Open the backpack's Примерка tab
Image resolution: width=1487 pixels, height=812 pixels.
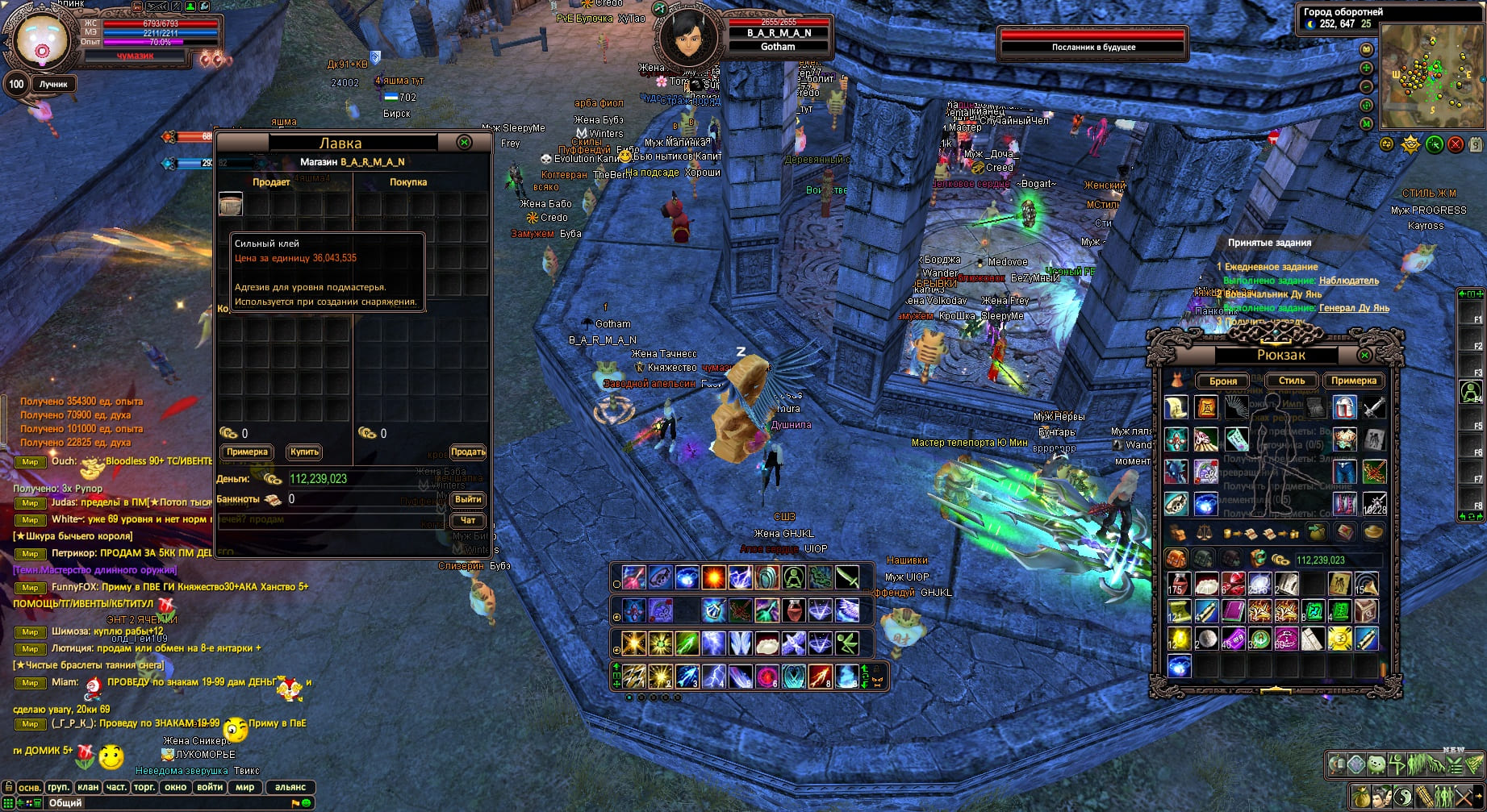(1354, 381)
